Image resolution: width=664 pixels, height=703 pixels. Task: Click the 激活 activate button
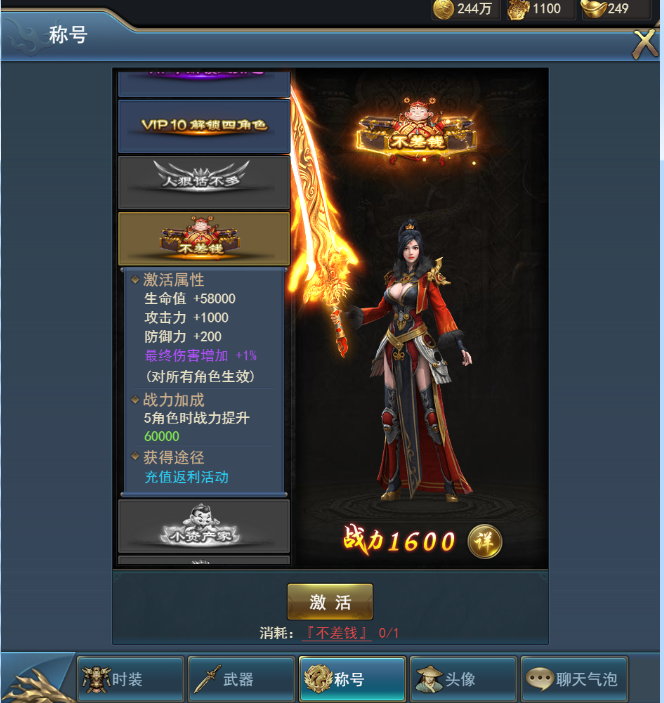coord(330,602)
